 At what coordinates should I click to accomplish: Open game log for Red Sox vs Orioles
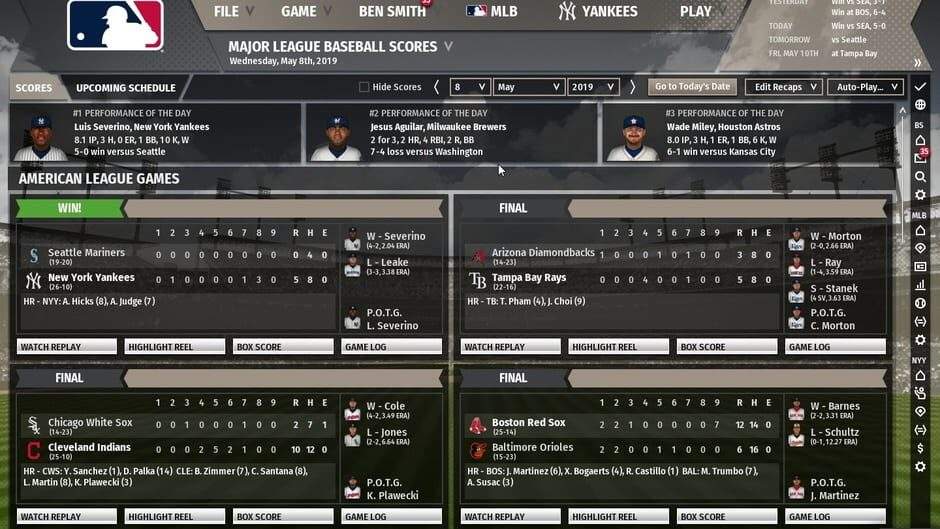click(834, 517)
